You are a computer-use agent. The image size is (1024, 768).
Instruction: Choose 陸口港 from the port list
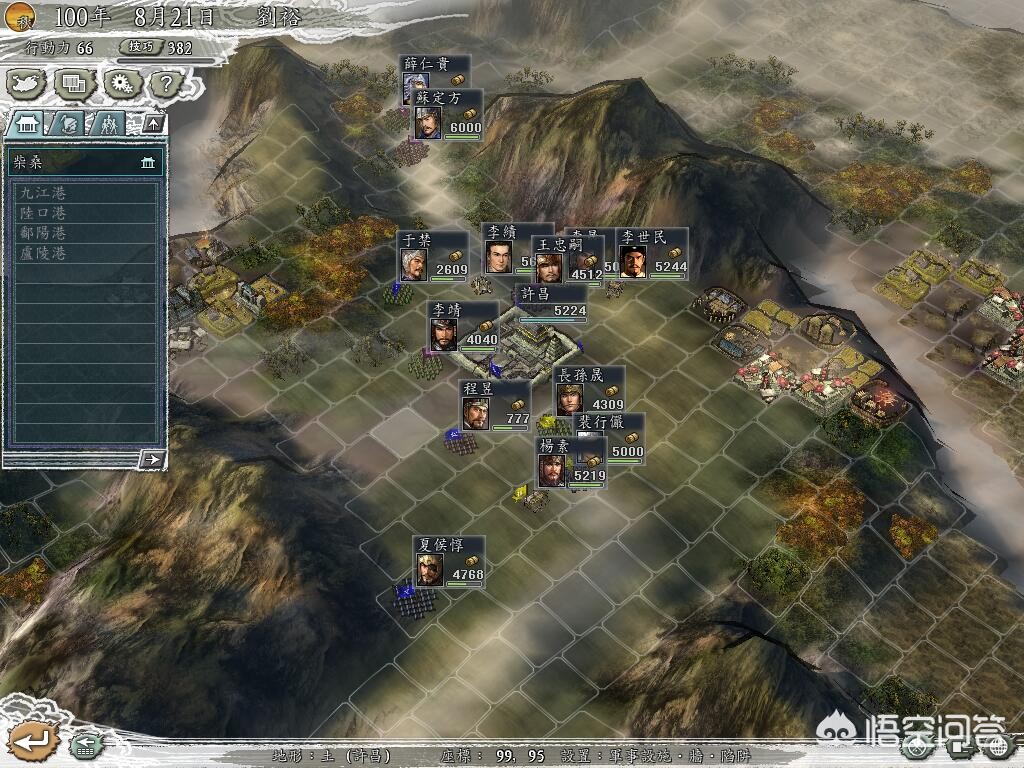[85, 213]
